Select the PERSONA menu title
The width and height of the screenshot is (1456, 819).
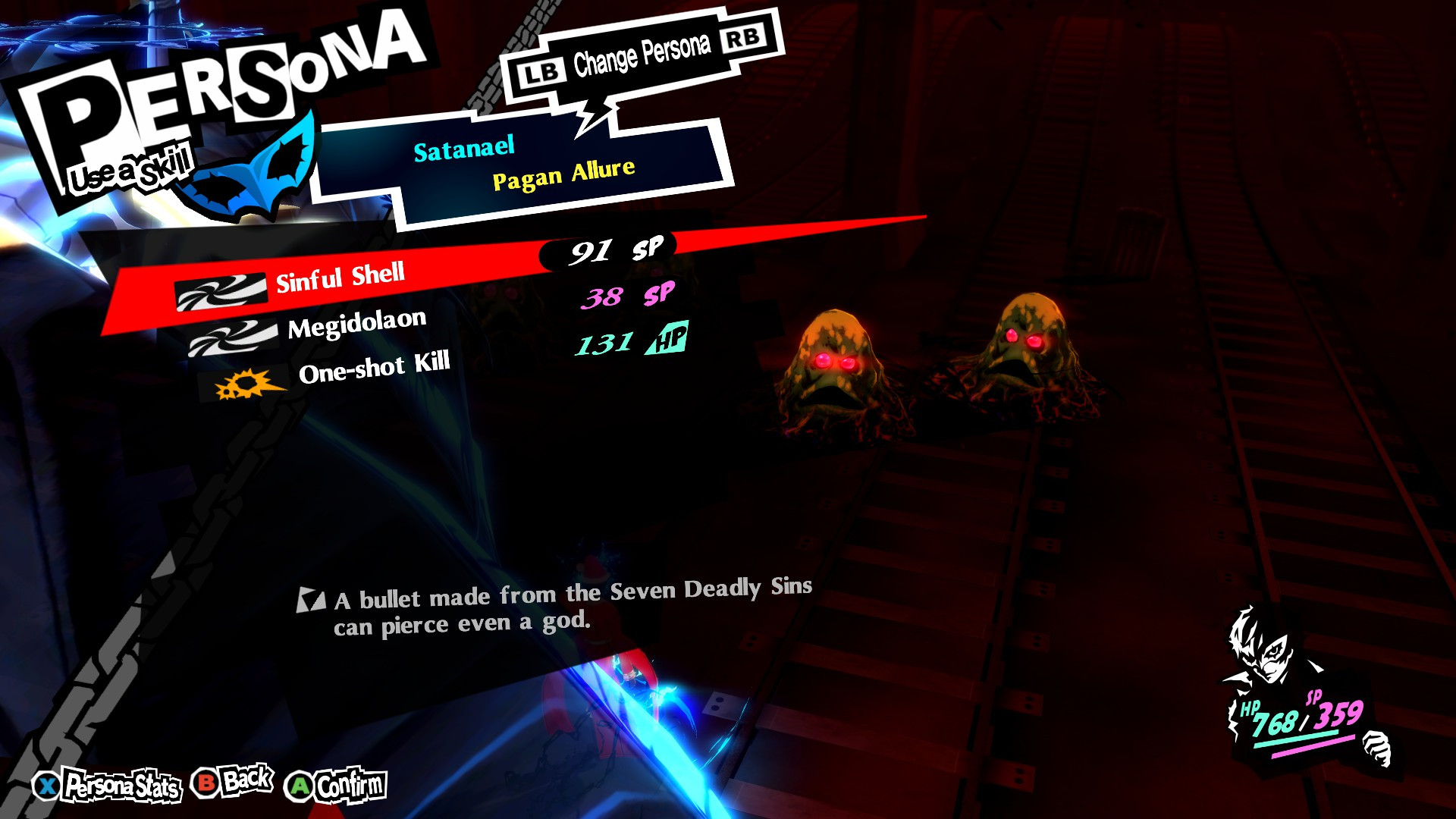pos(227,76)
